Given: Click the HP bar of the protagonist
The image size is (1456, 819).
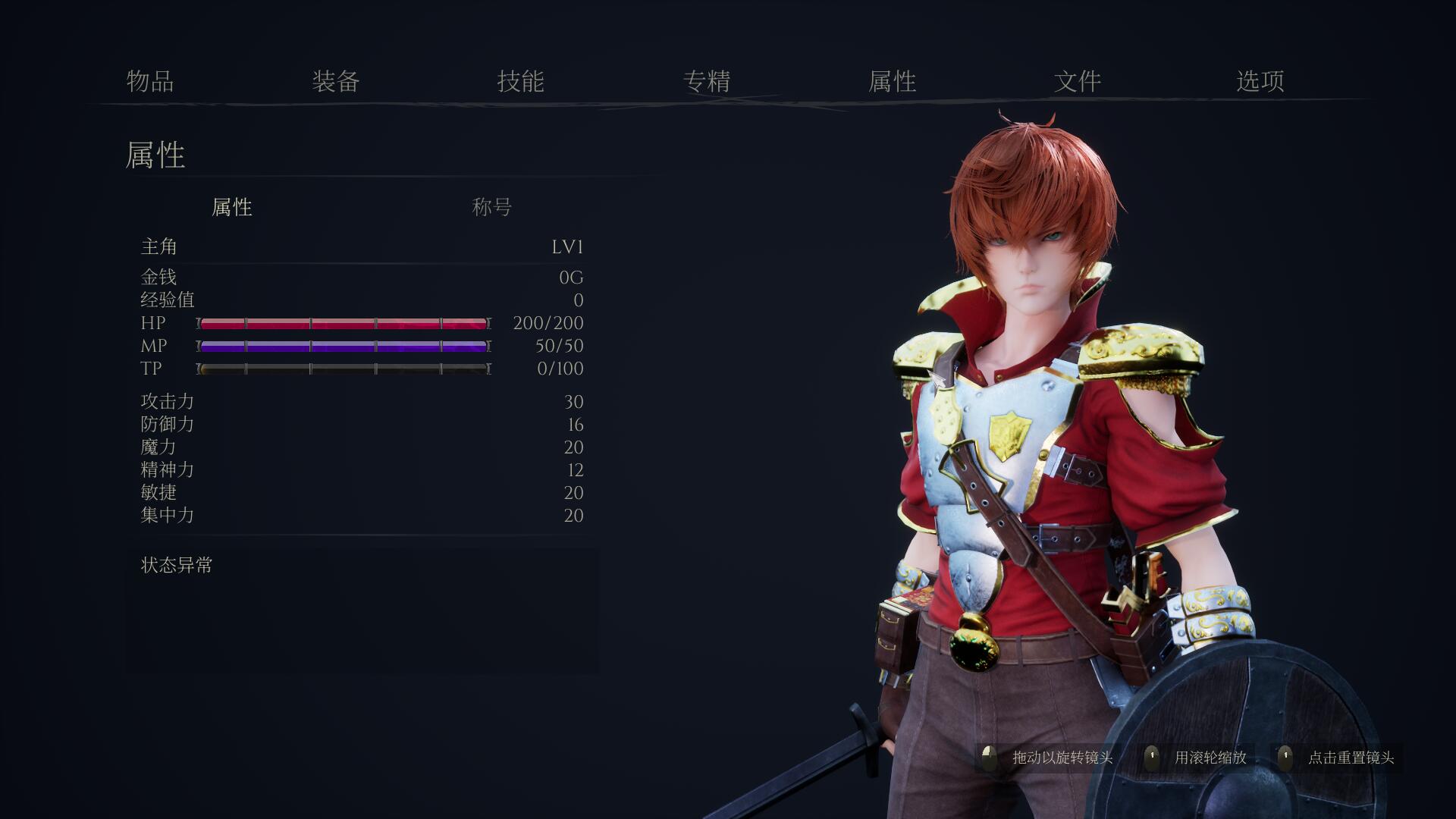Looking at the screenshot, I should (343, 322).
